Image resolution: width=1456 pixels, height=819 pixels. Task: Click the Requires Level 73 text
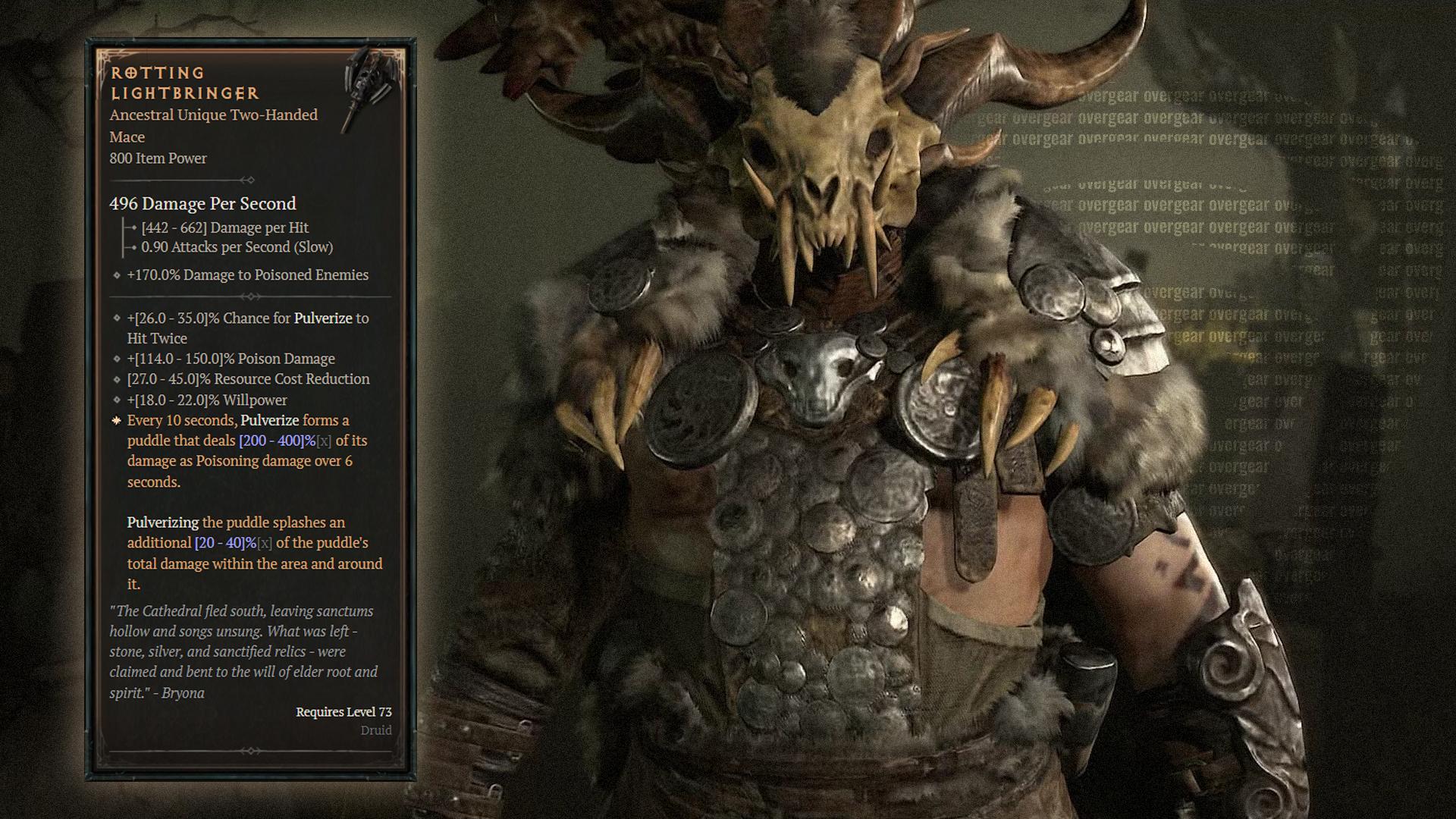tap(343, 711)
